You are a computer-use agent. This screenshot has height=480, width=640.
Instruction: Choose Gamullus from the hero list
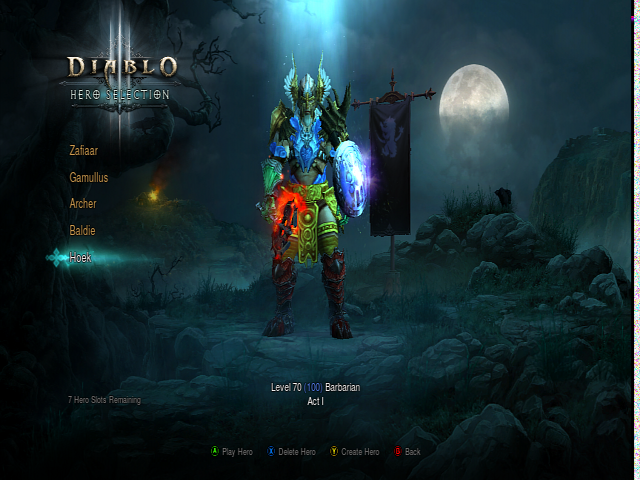(x=89, y=177)
